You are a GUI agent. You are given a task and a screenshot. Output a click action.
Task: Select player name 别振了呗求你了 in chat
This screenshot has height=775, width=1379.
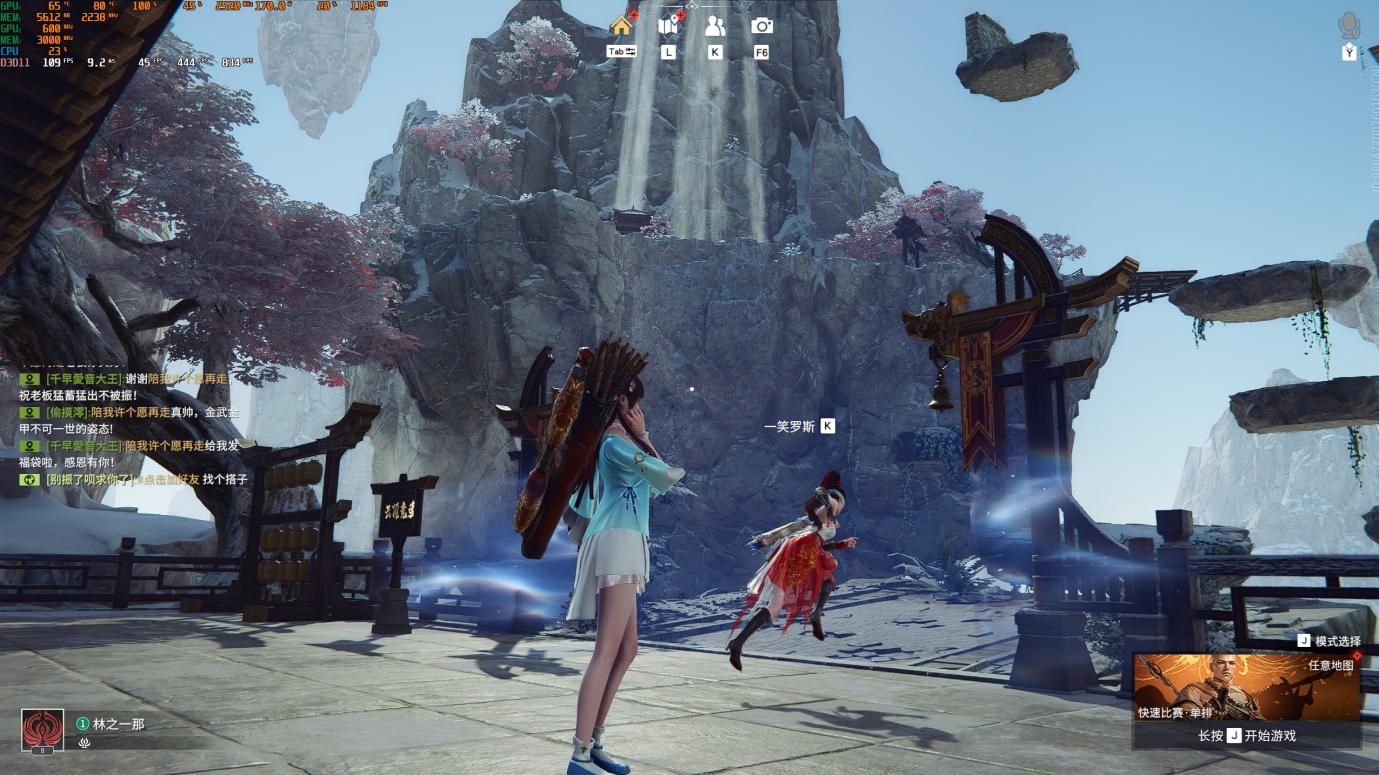pos(89,480)
